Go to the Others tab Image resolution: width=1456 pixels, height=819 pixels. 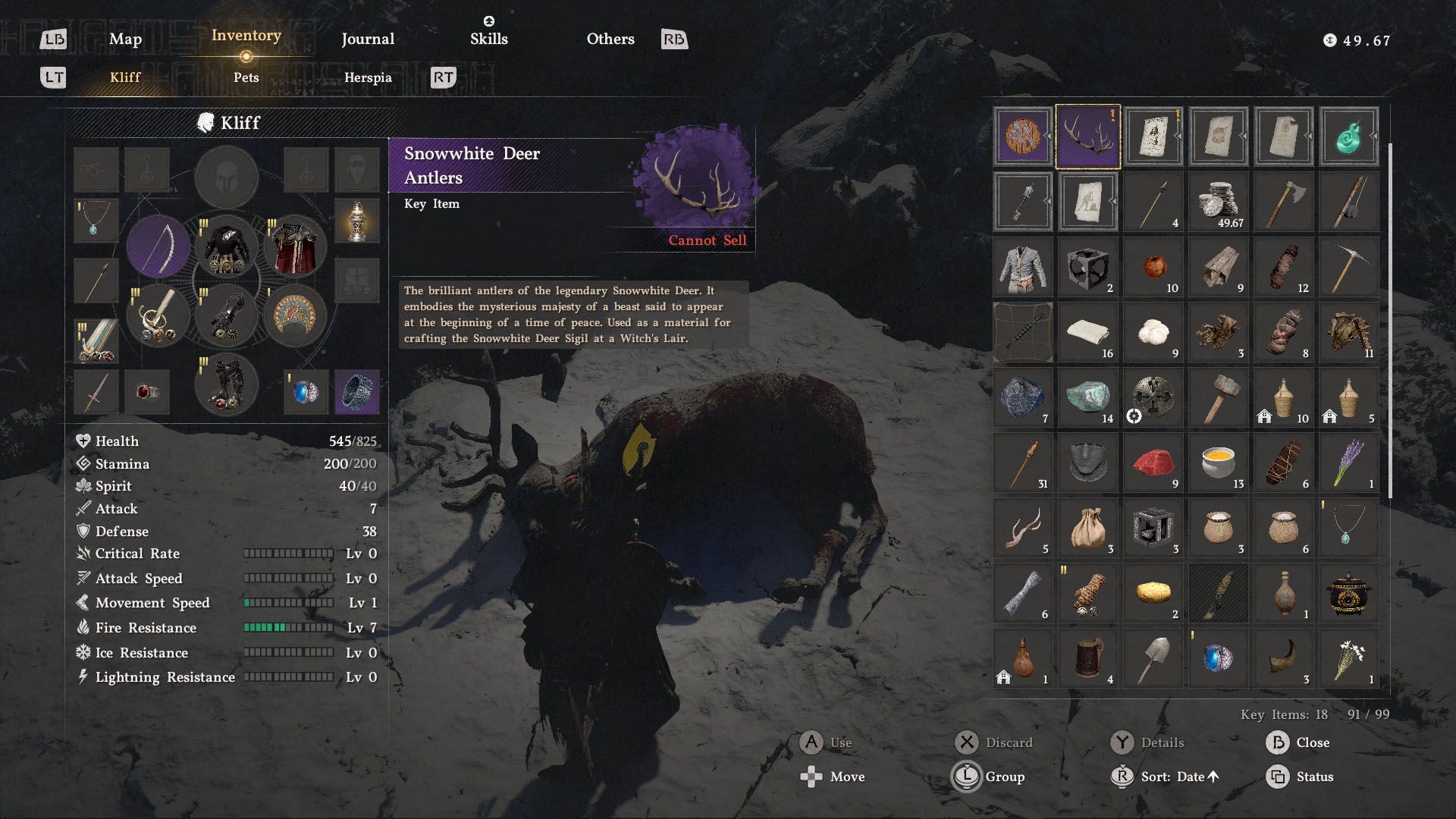click(x=610, y=39)
